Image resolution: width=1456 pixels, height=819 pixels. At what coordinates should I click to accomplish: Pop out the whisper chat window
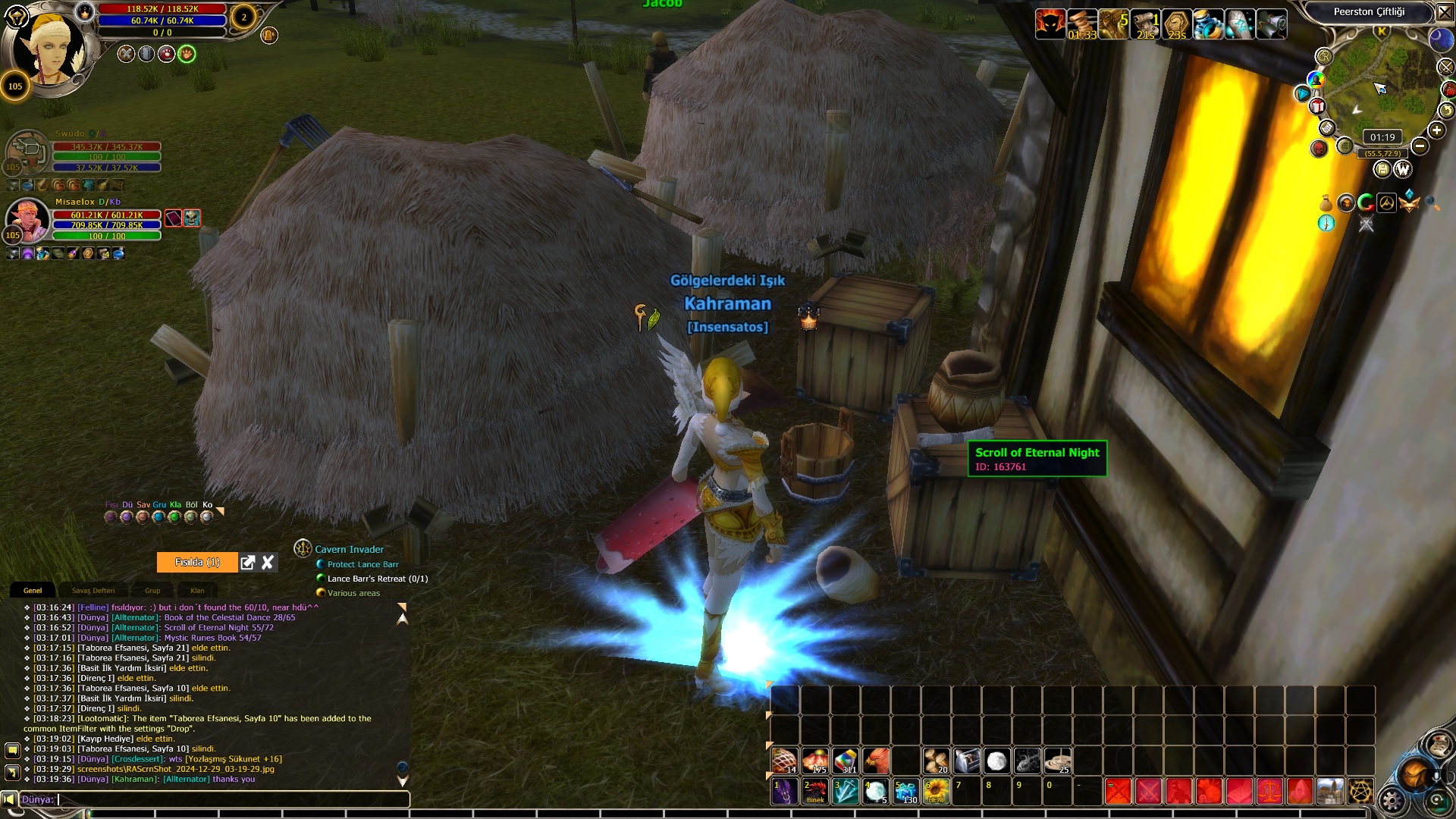(x=247, y=562)
